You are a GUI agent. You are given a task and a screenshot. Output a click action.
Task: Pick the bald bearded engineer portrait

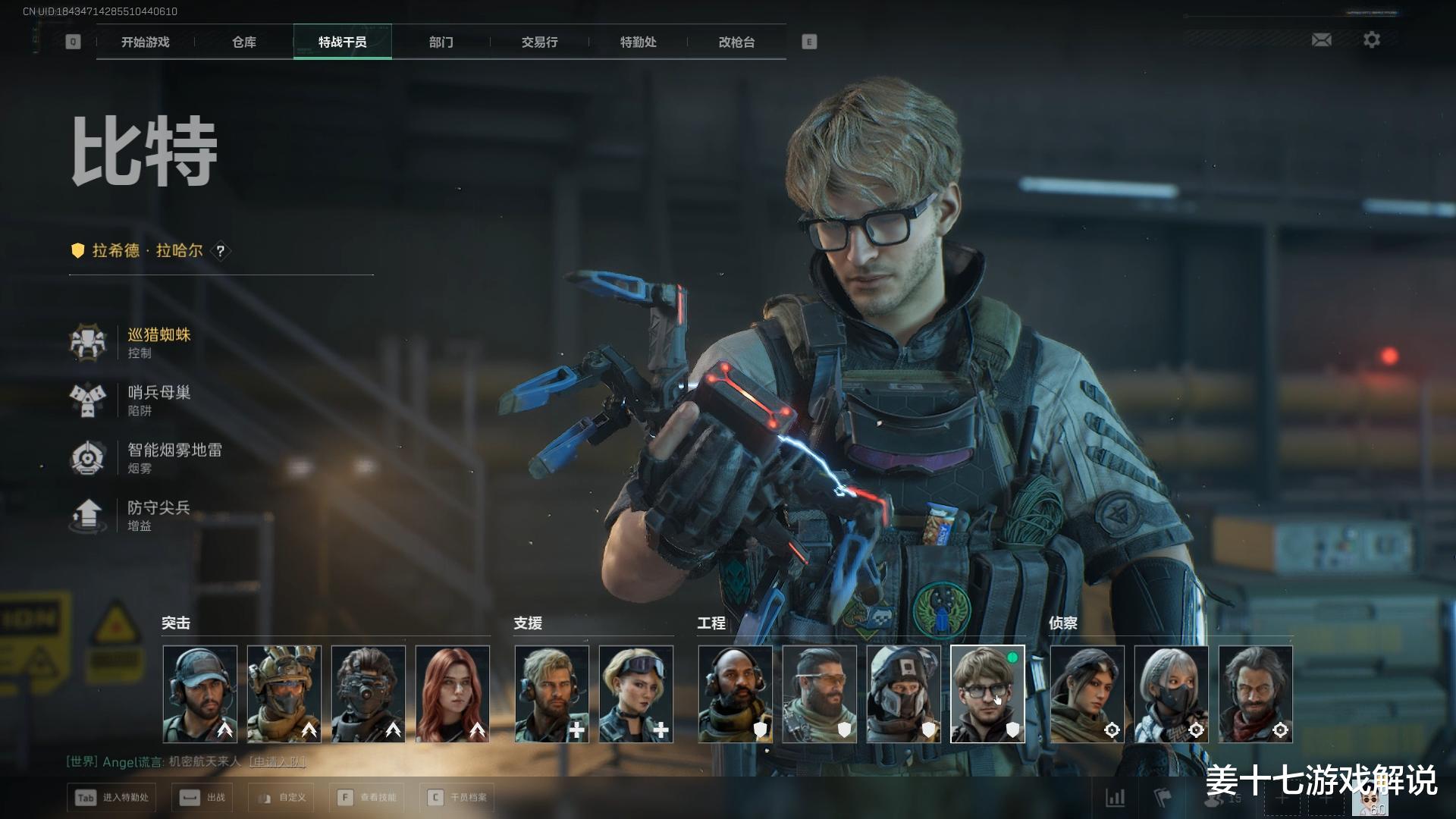tap(735, 694)
